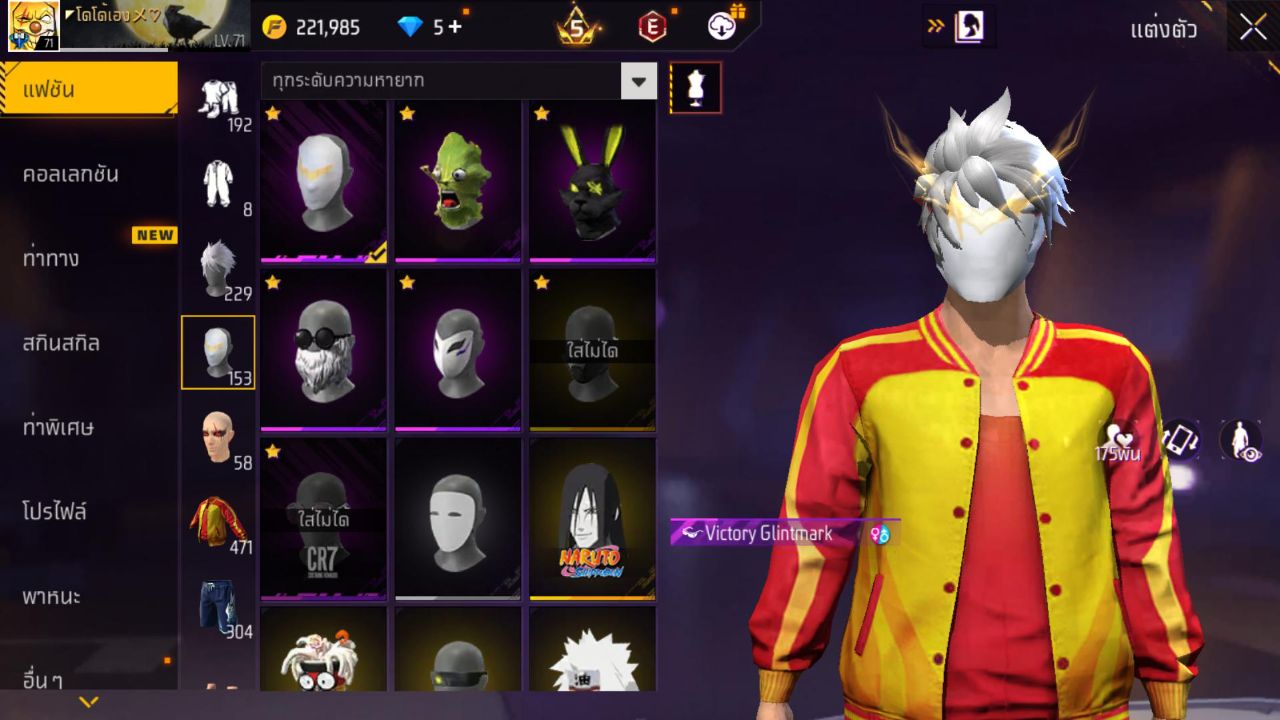Open the rarity filter dropdown

(x=638, y=80)
